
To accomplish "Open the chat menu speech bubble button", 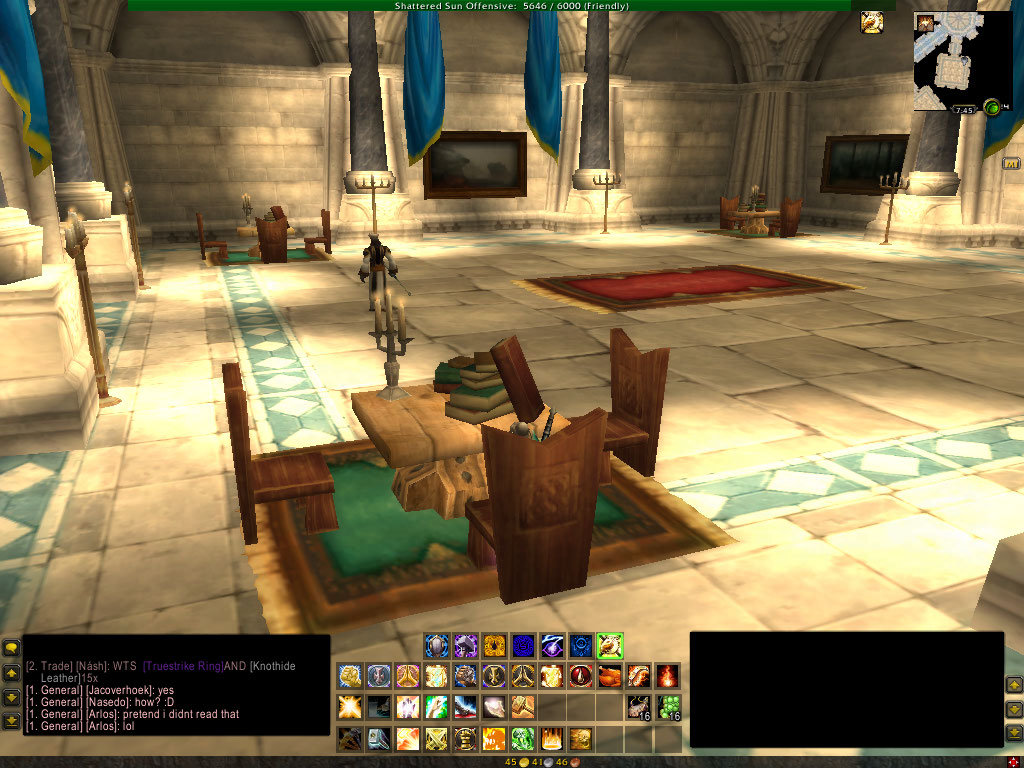I will pos(11,649).
